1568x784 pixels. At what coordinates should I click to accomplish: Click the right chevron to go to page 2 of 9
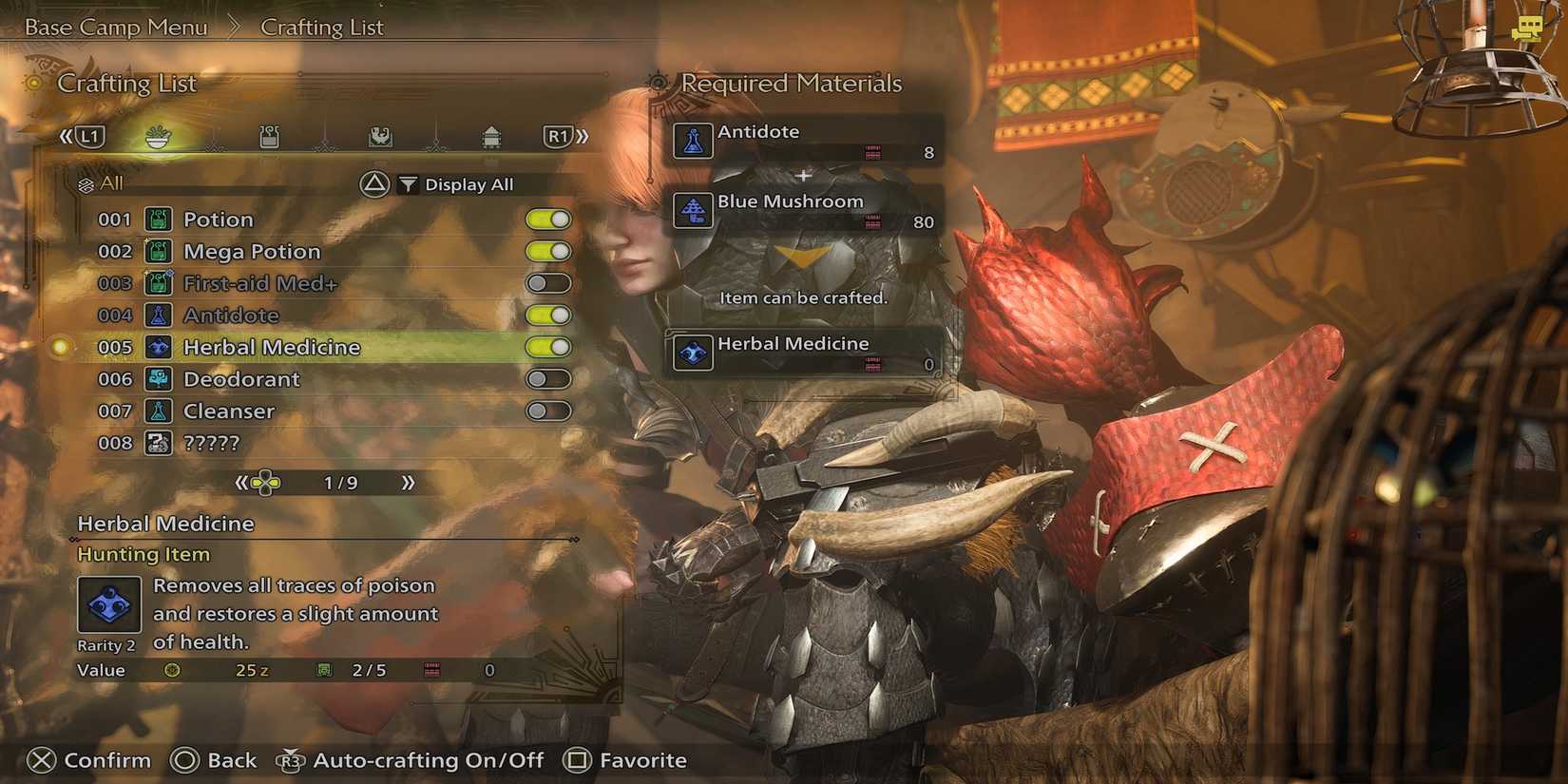(x=411, y=483)
